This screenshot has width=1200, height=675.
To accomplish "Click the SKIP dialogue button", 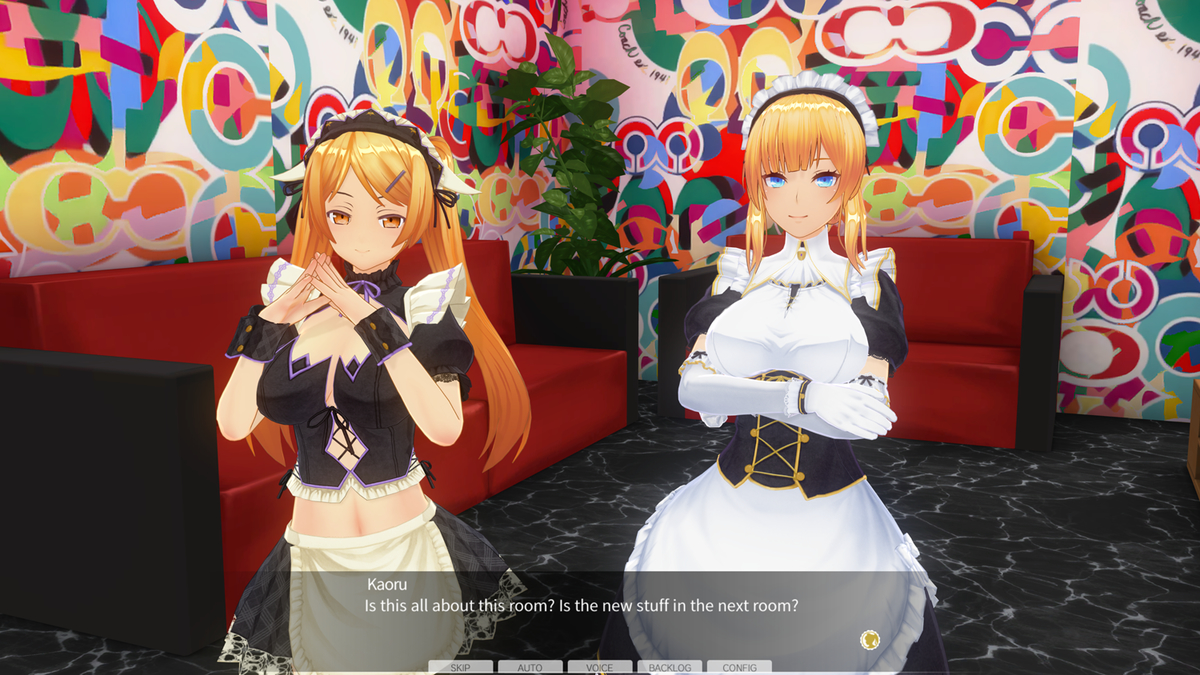I will [460, 667].
